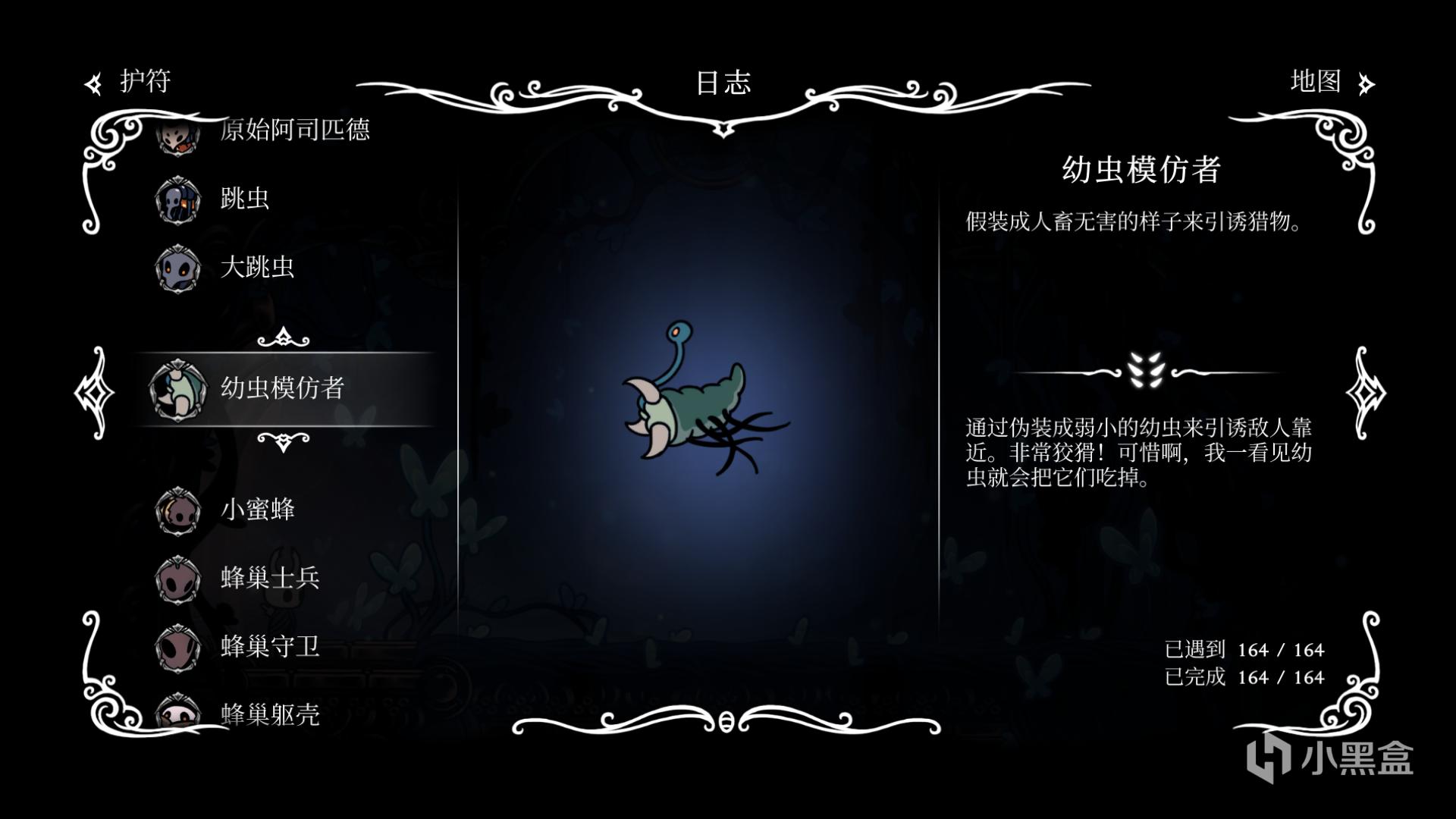This screenshot has width=1456, height=819.
Task: Click the up arrow above 幼虫模仿者
Action: (284, 337)
